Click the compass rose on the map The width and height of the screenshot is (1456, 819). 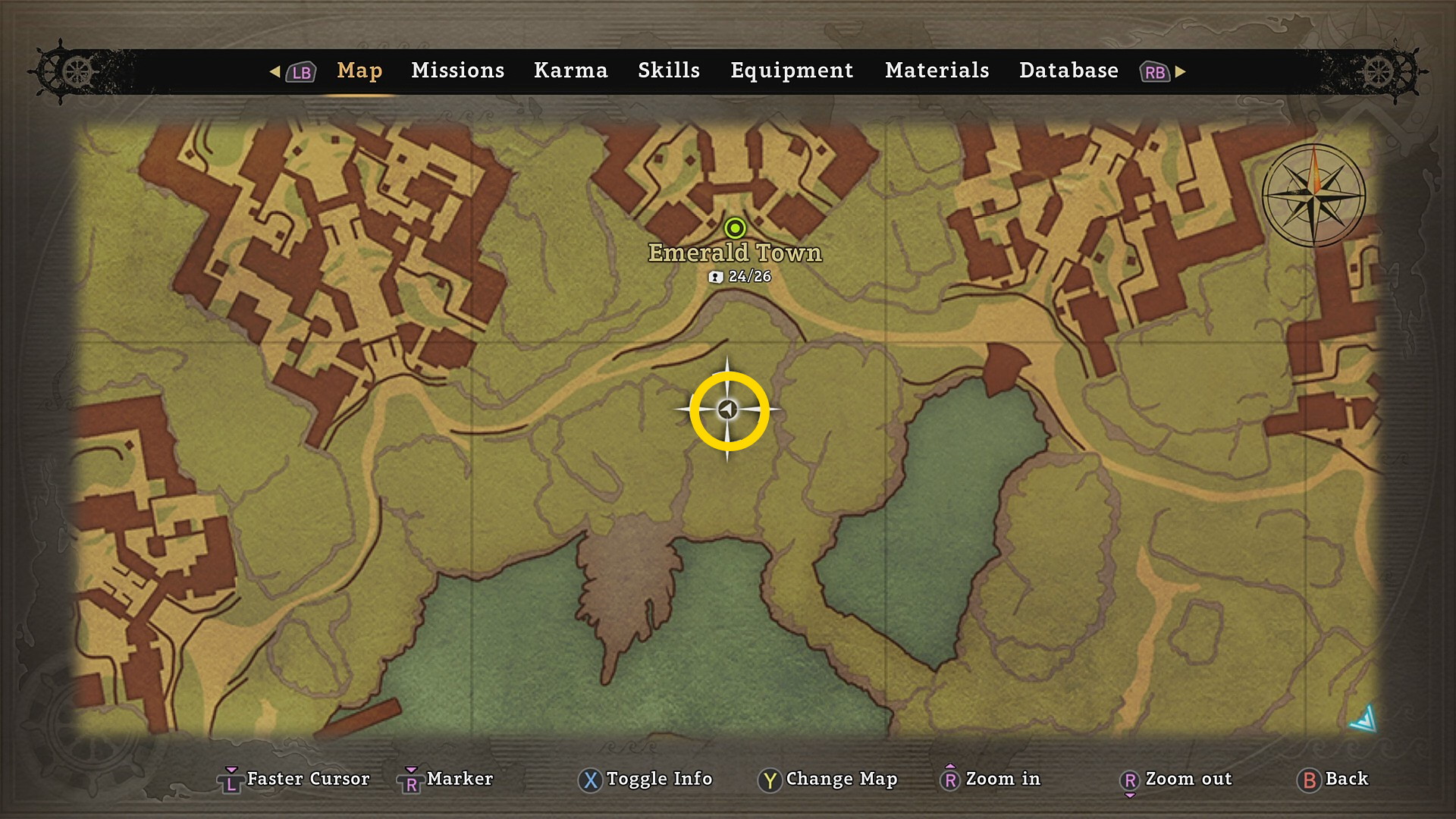click(1313, 195)
